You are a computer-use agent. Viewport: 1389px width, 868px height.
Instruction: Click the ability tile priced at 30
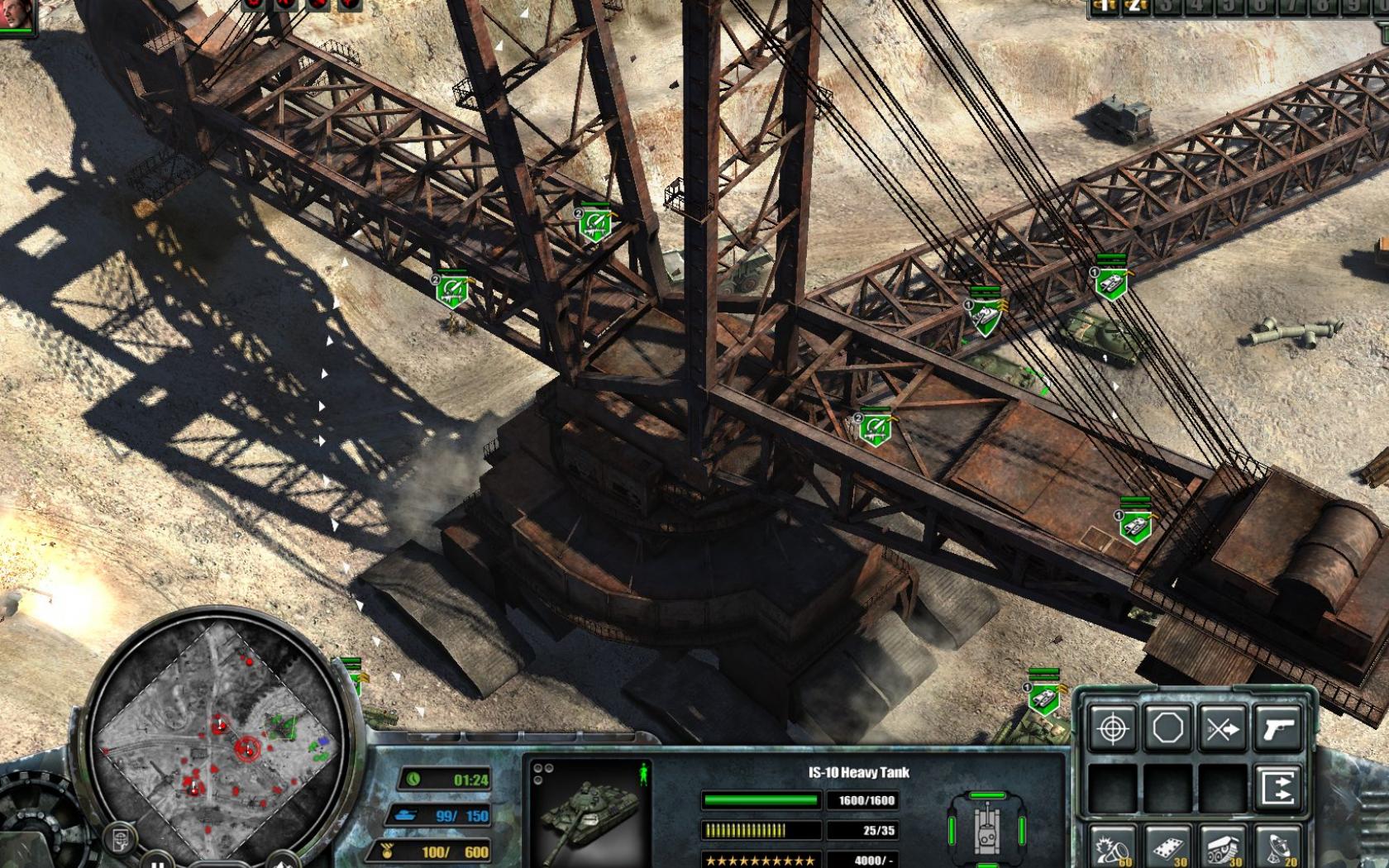1168,846
